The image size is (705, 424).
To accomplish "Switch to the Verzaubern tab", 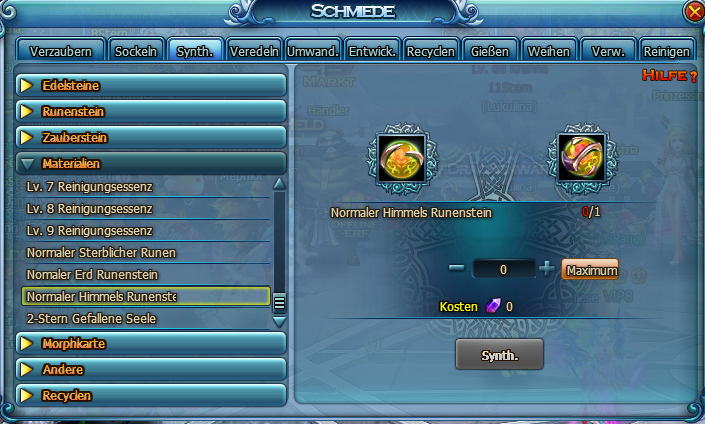I will (x=62, y=51).
